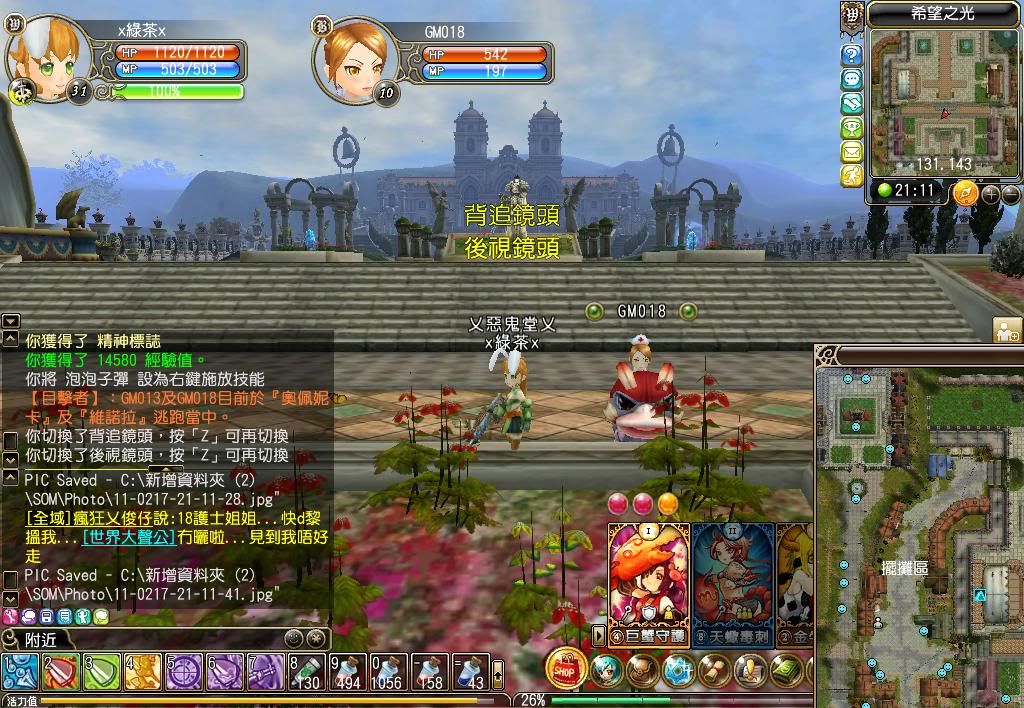Click the orange compass button under minimap

[x=965, y=193]
